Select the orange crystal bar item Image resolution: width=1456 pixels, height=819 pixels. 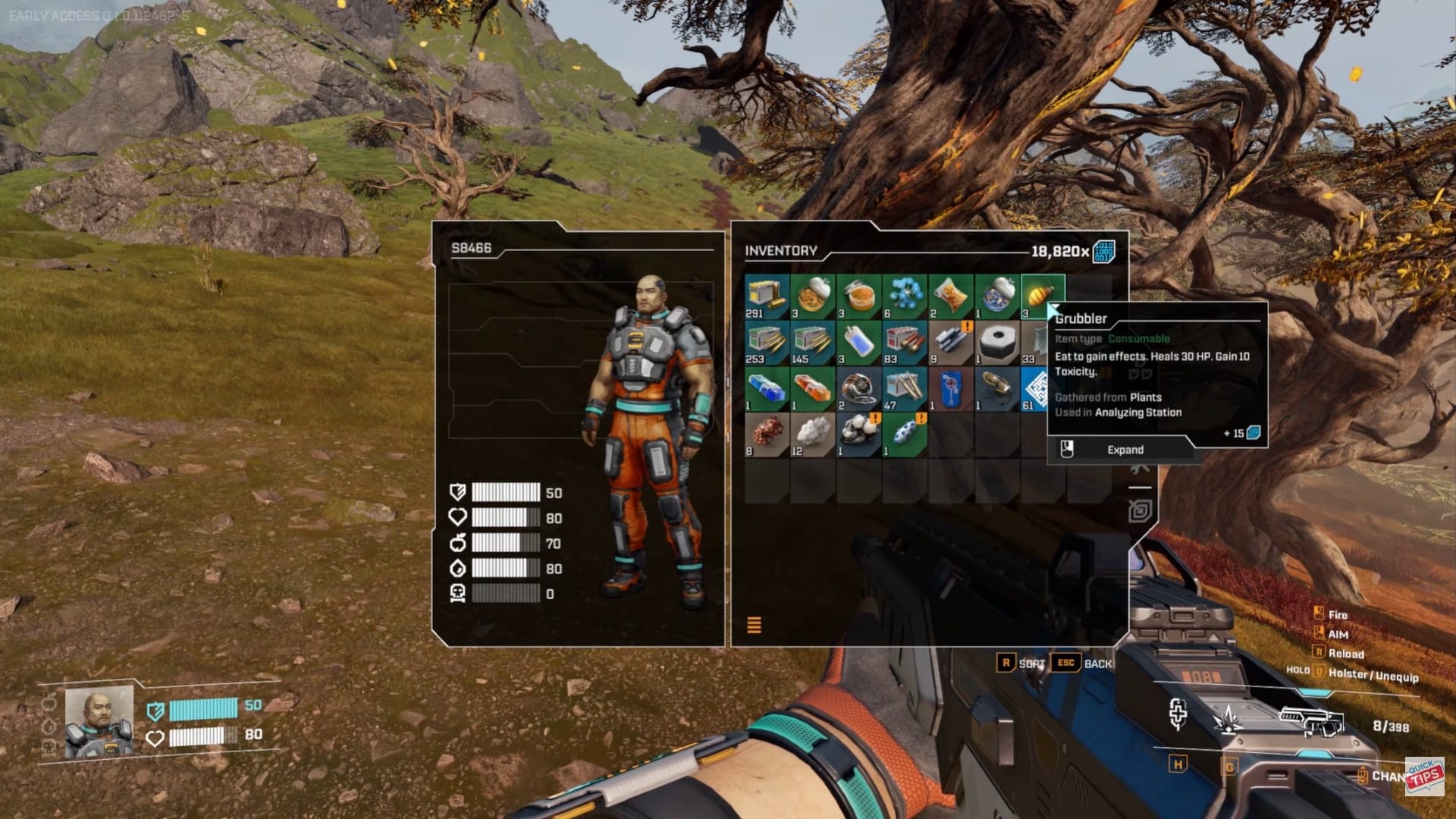813,388
